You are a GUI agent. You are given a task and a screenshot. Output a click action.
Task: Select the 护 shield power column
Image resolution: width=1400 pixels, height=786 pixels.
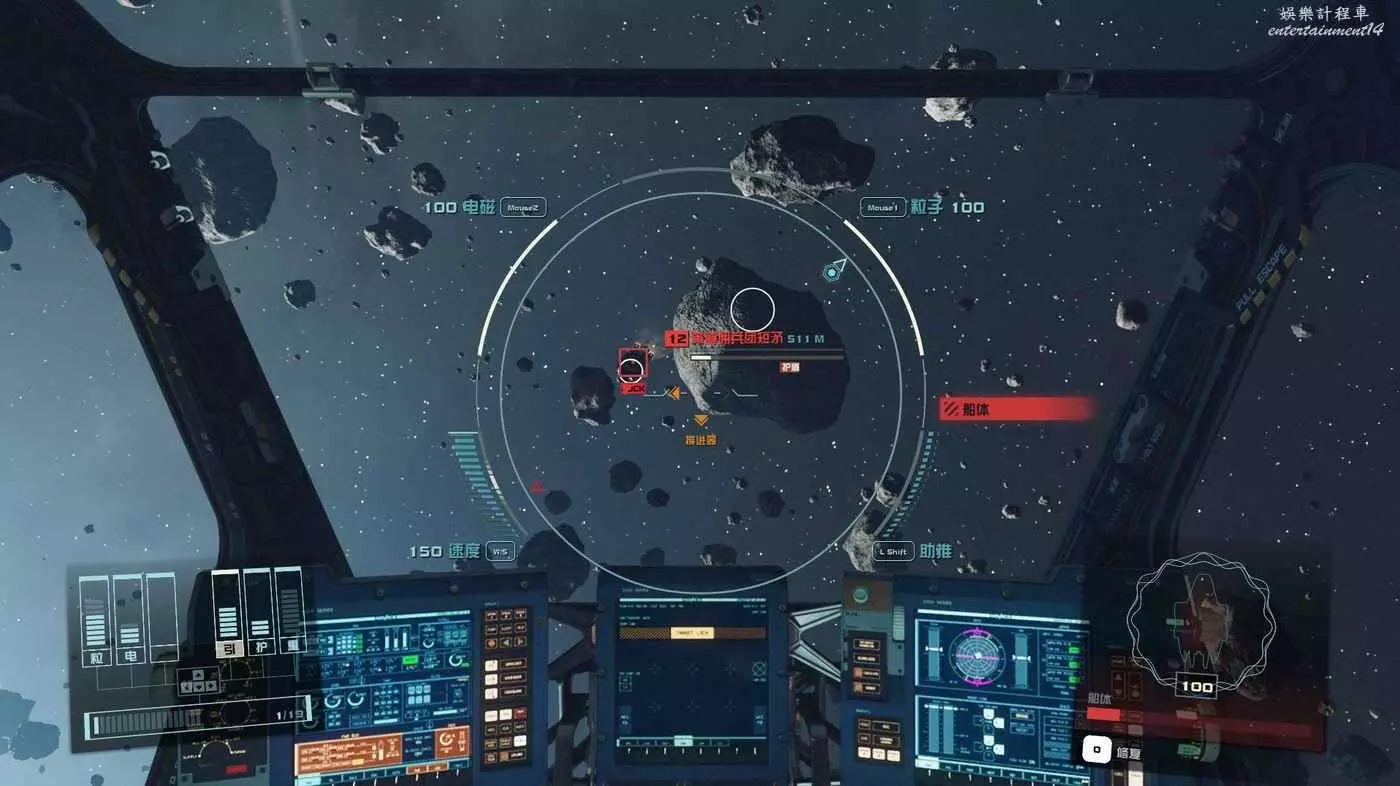pos(258,610)
